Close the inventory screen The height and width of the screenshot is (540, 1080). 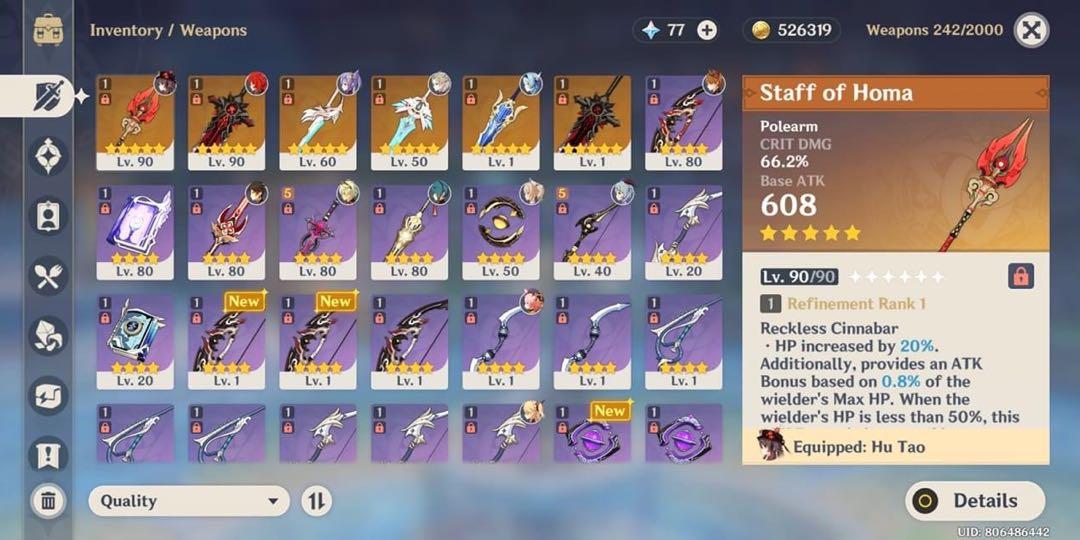(1031, 30)
